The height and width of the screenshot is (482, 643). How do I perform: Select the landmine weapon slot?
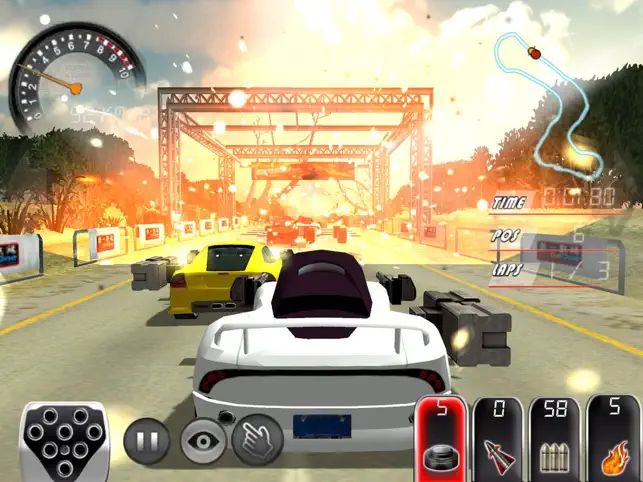coord(442,438)
